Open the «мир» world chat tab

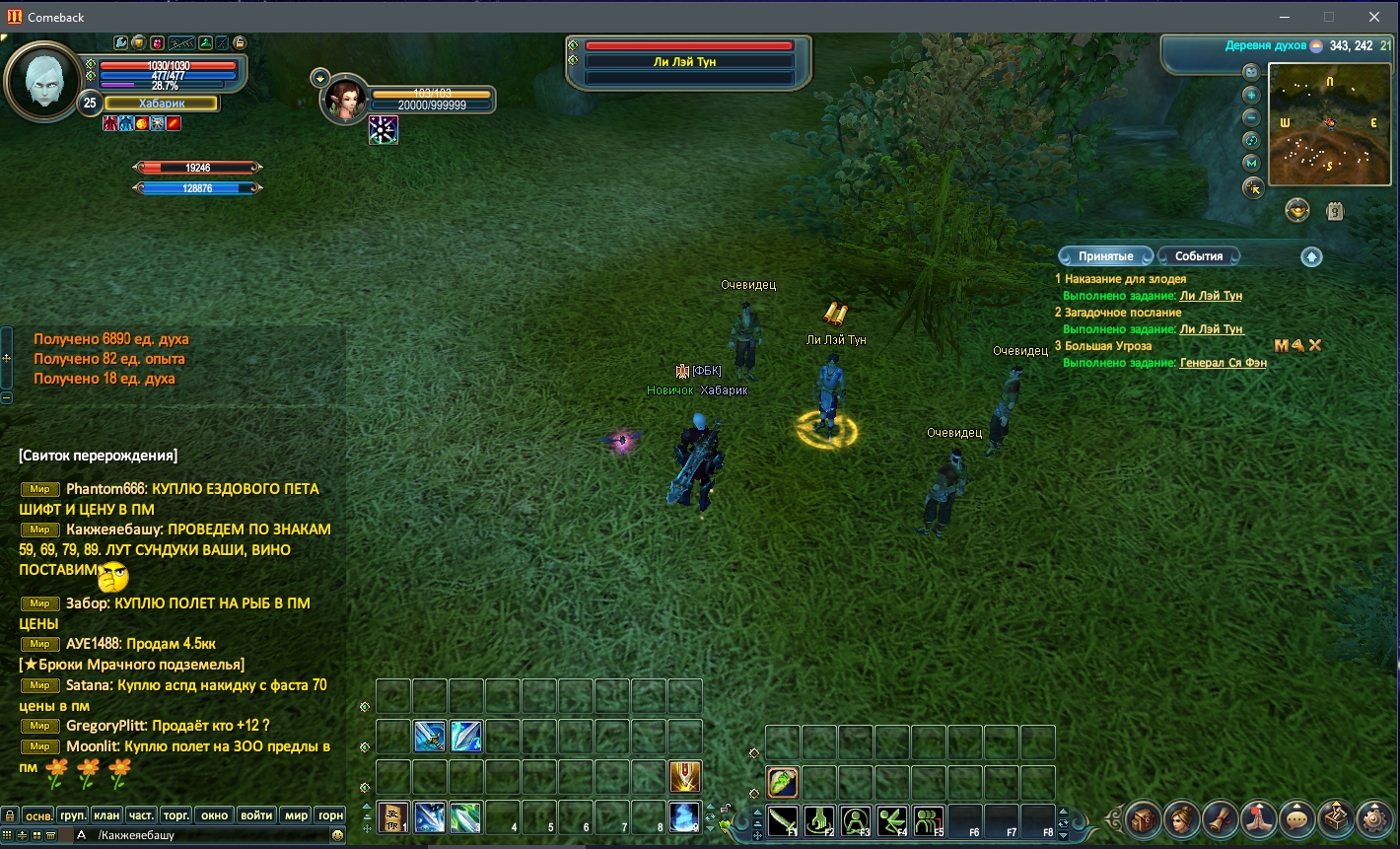pos(296,815)
